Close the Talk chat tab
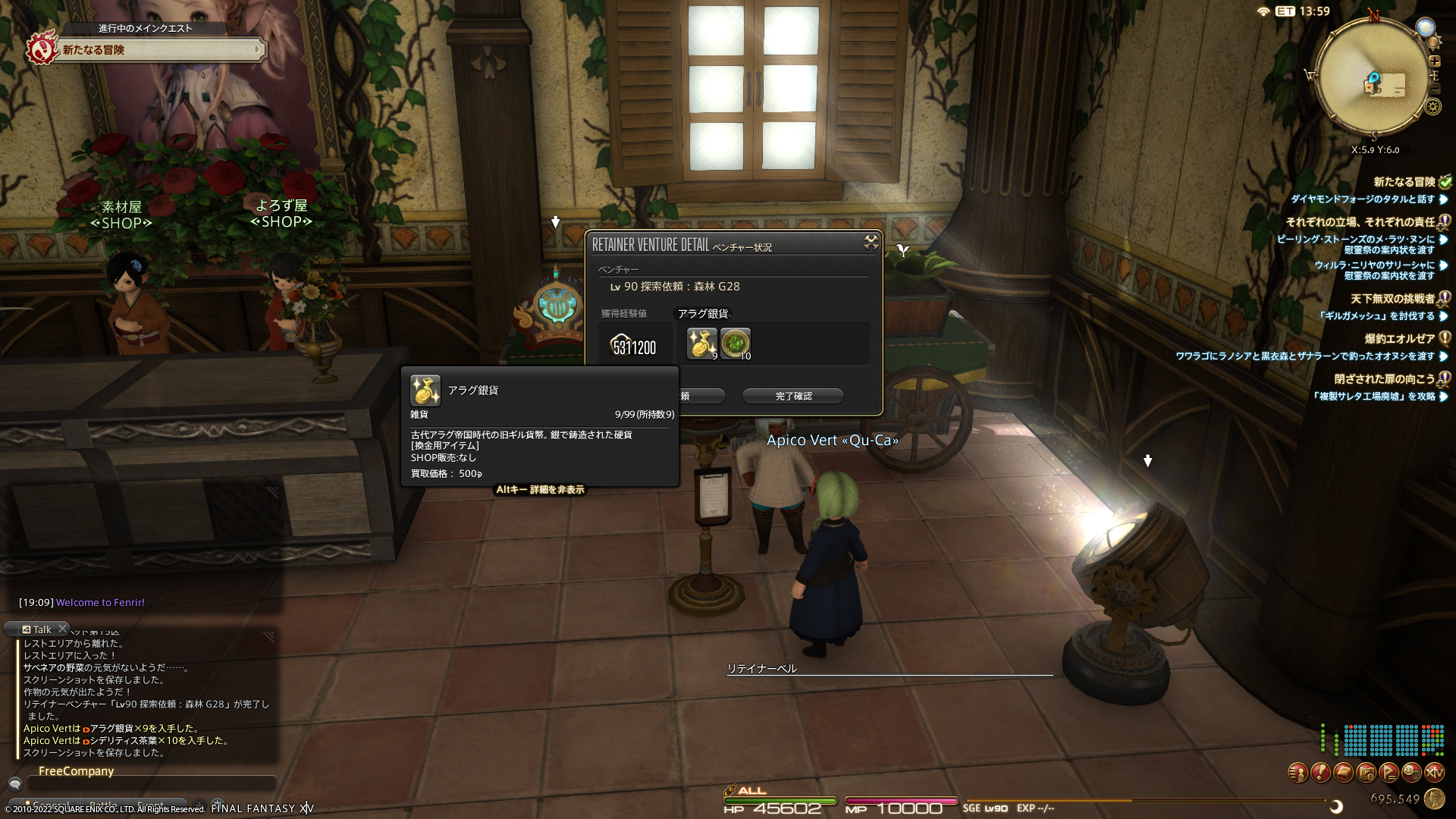Screen dimensions: 1456x819 coord(63,629)
